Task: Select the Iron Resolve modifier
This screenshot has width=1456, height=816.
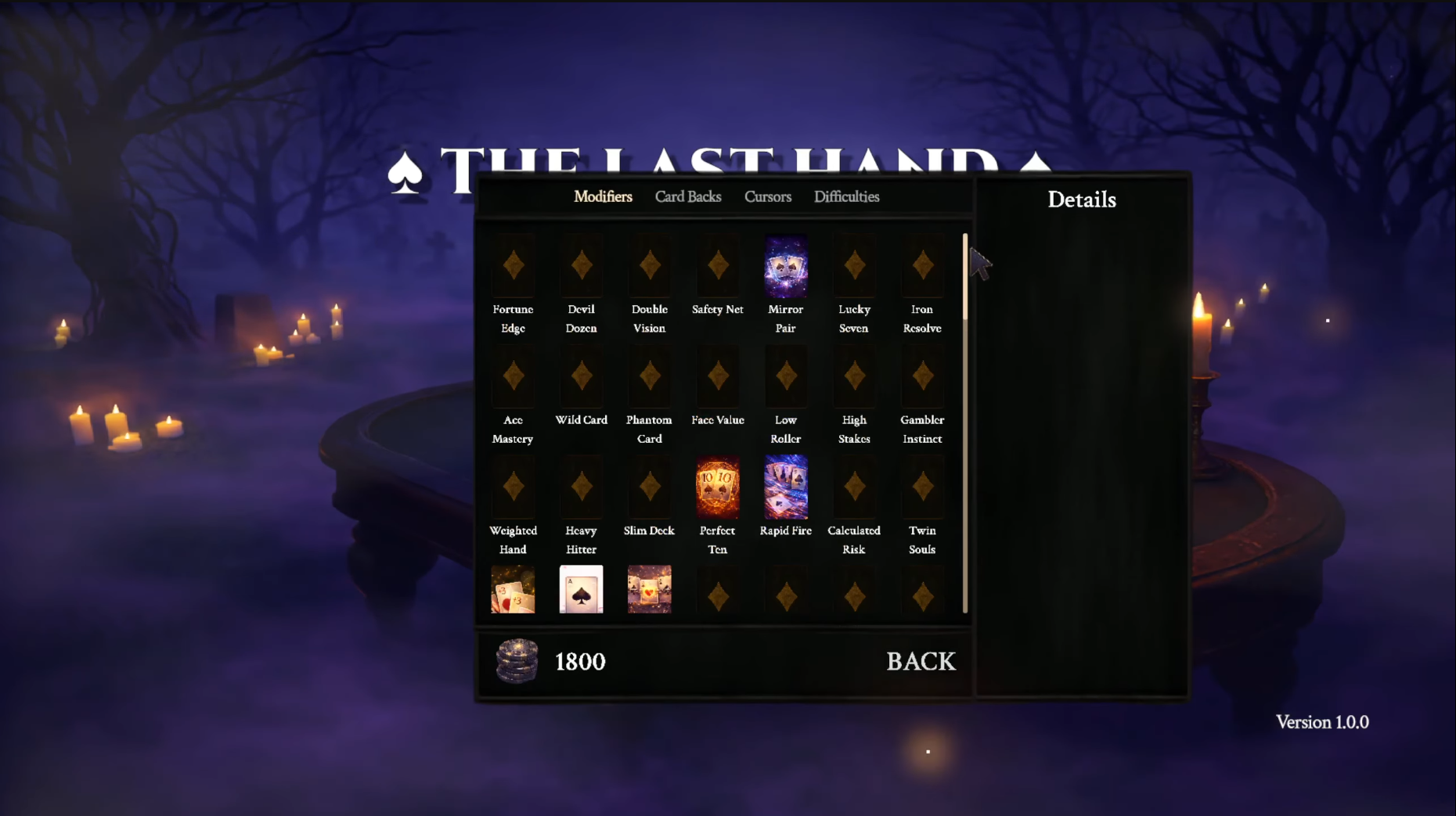Action: click(x=922, y=268)
